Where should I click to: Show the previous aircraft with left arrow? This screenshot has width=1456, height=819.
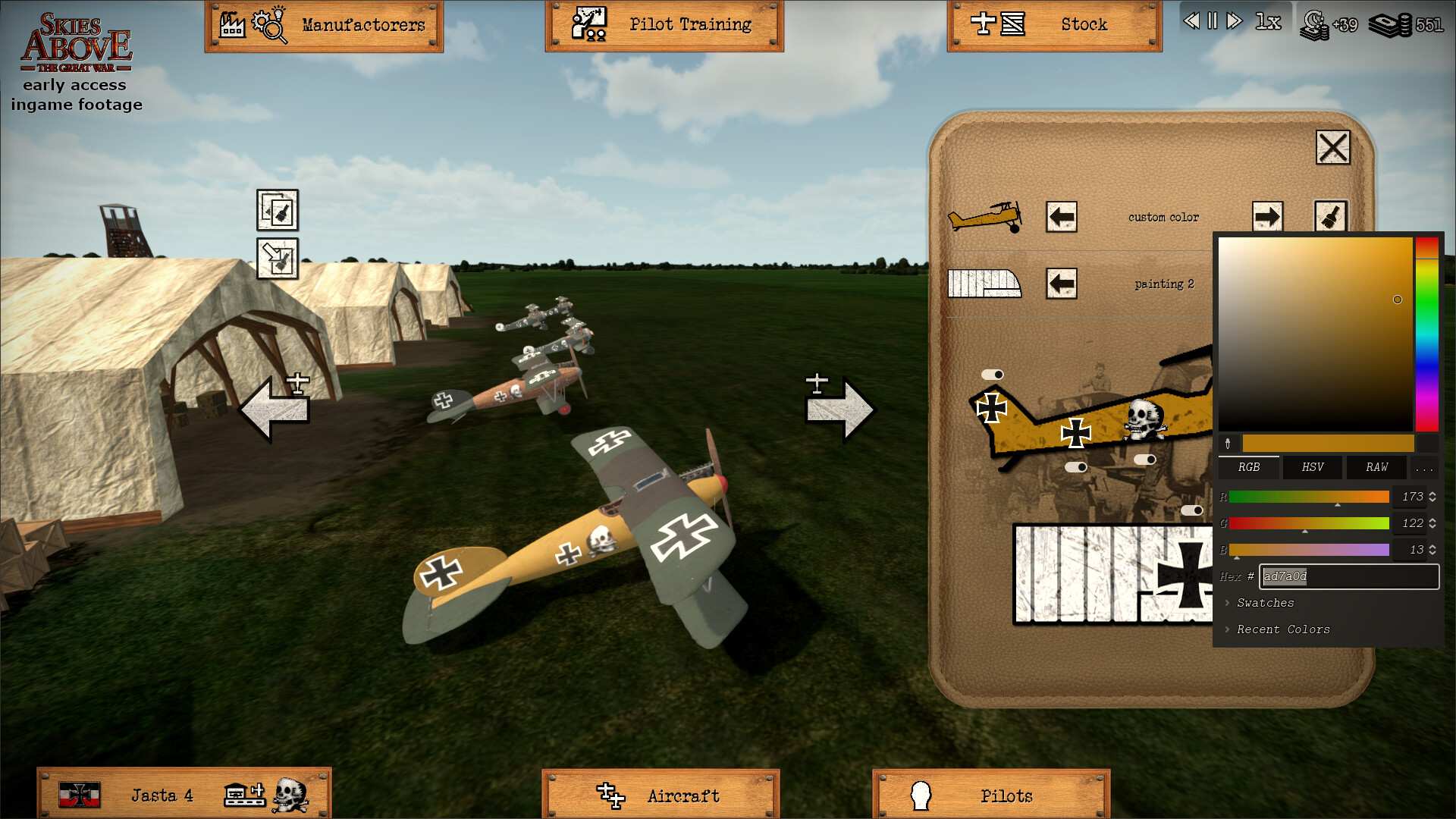pyautogui.click(x=275, y=409)
